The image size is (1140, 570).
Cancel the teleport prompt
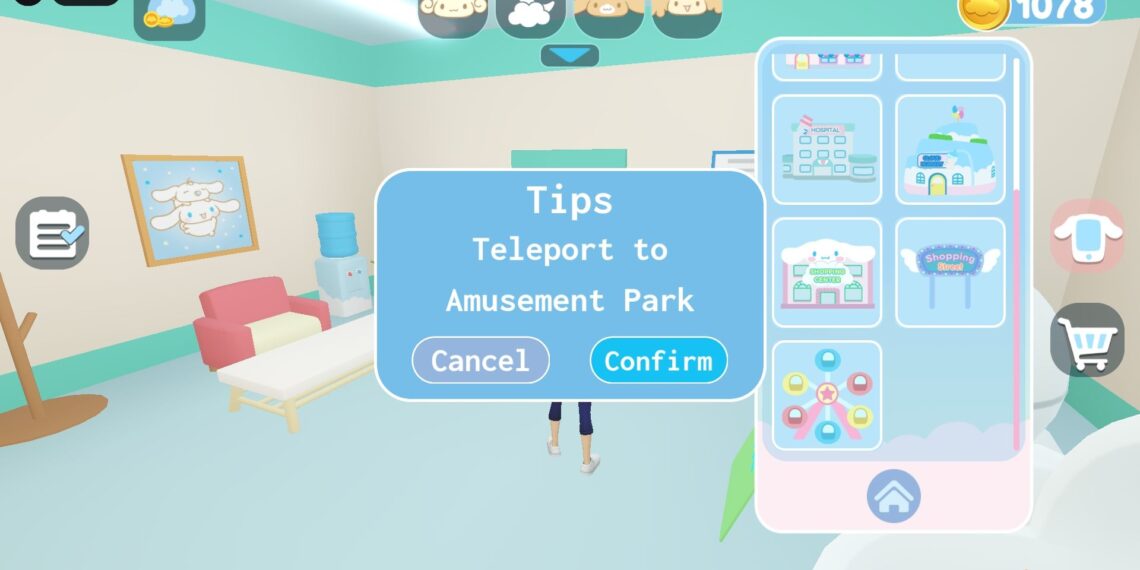point(480,360)
